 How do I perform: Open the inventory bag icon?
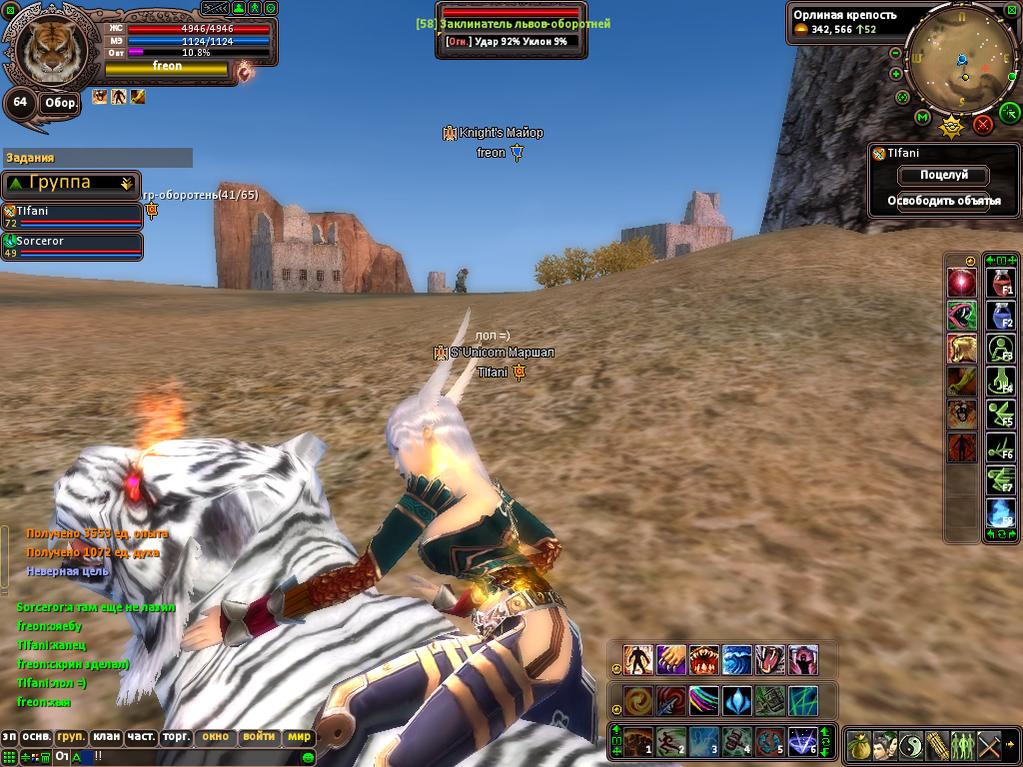[x=858, y=745]
